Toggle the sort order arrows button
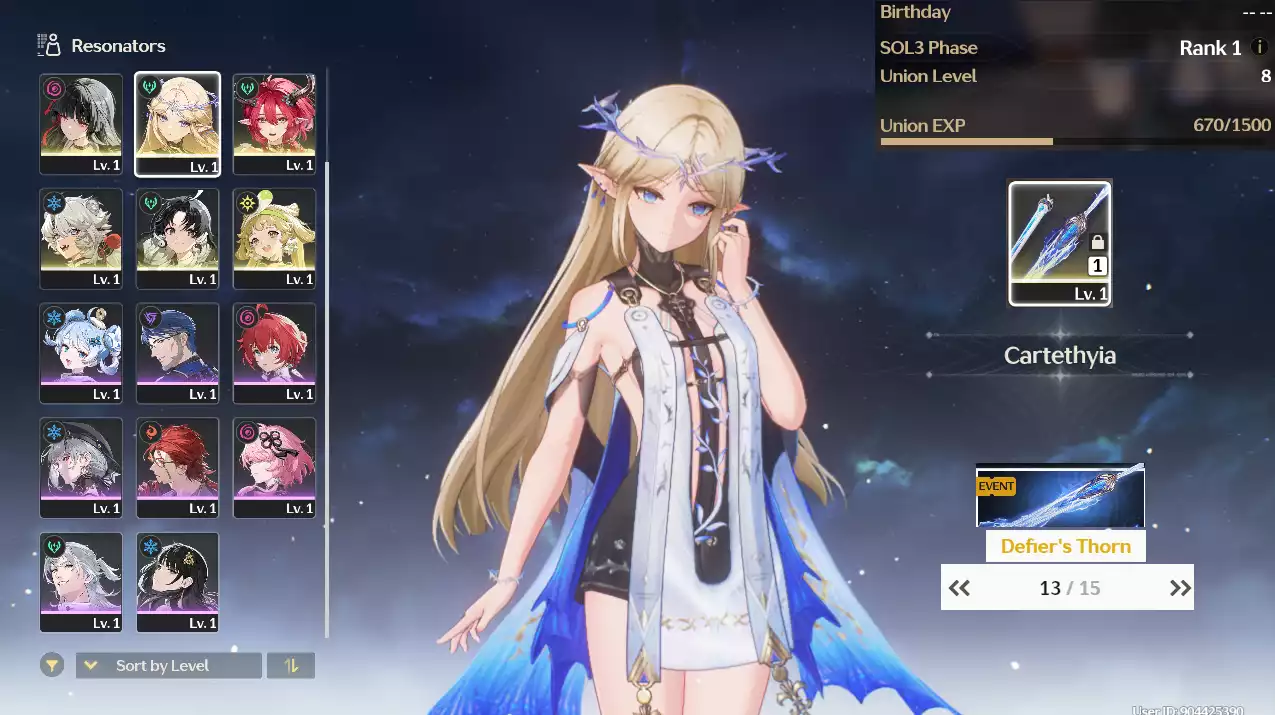 [291, 666]
